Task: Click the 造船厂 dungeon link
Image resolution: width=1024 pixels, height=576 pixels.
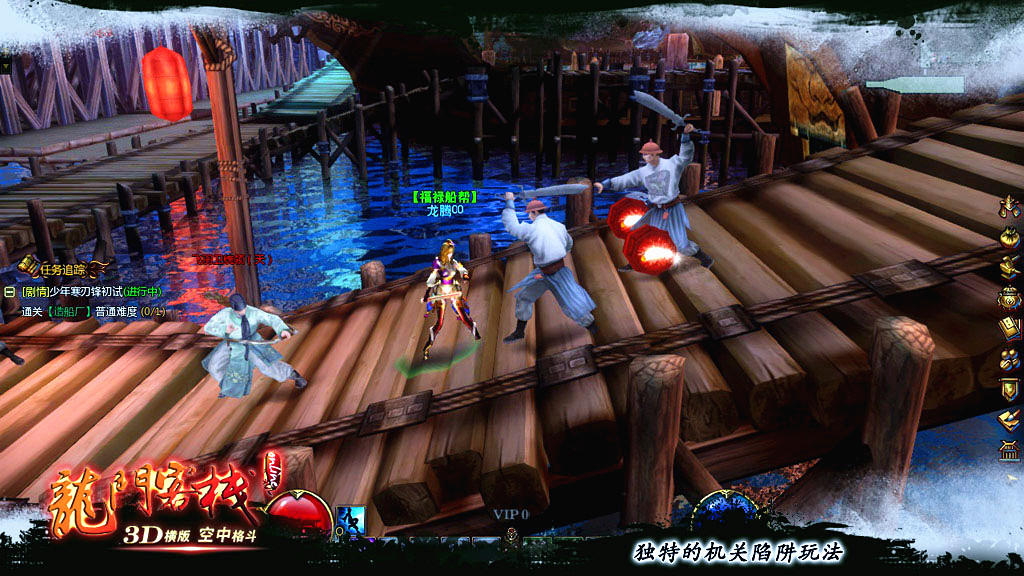Action: pos(72,311)
